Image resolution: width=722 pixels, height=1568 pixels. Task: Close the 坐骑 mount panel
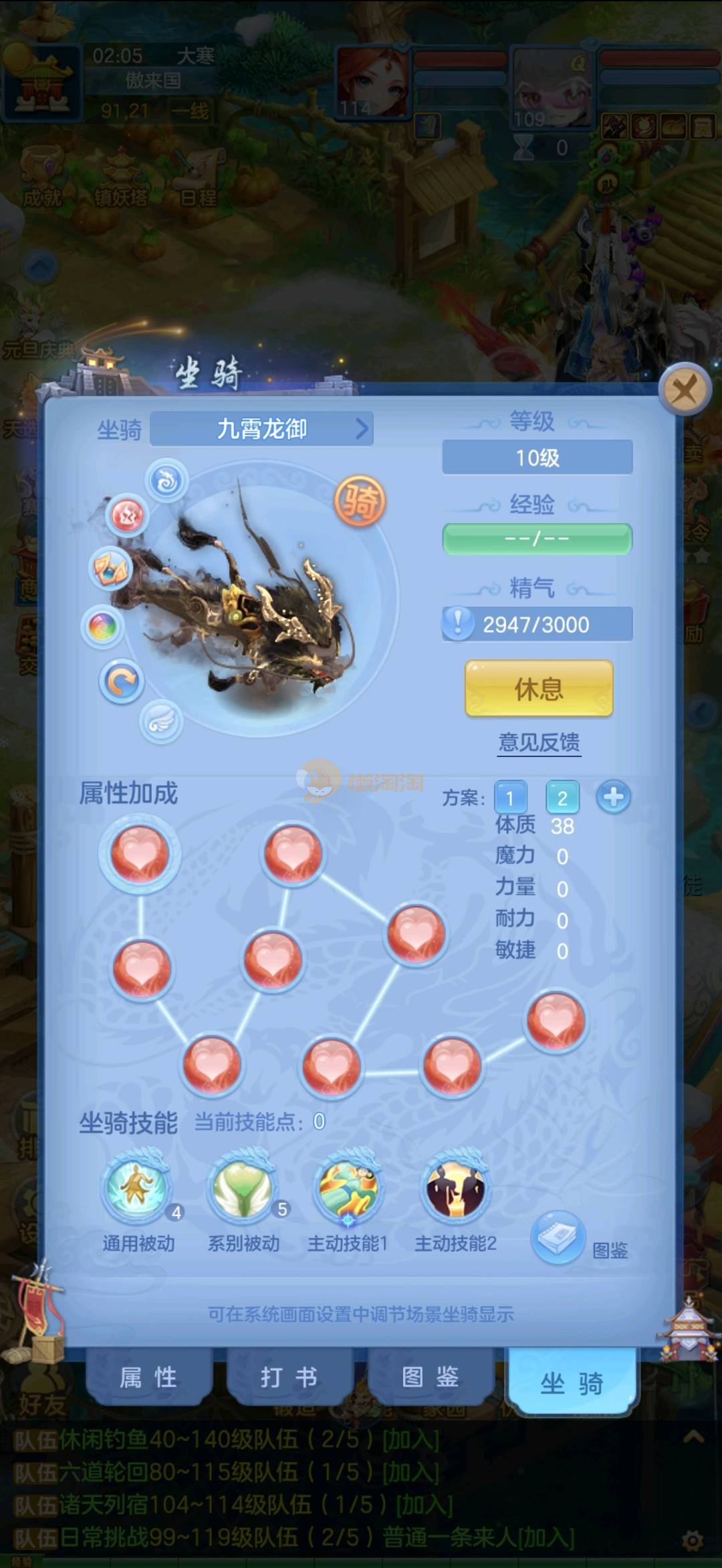pyautogui.click(x=684, y=389)
